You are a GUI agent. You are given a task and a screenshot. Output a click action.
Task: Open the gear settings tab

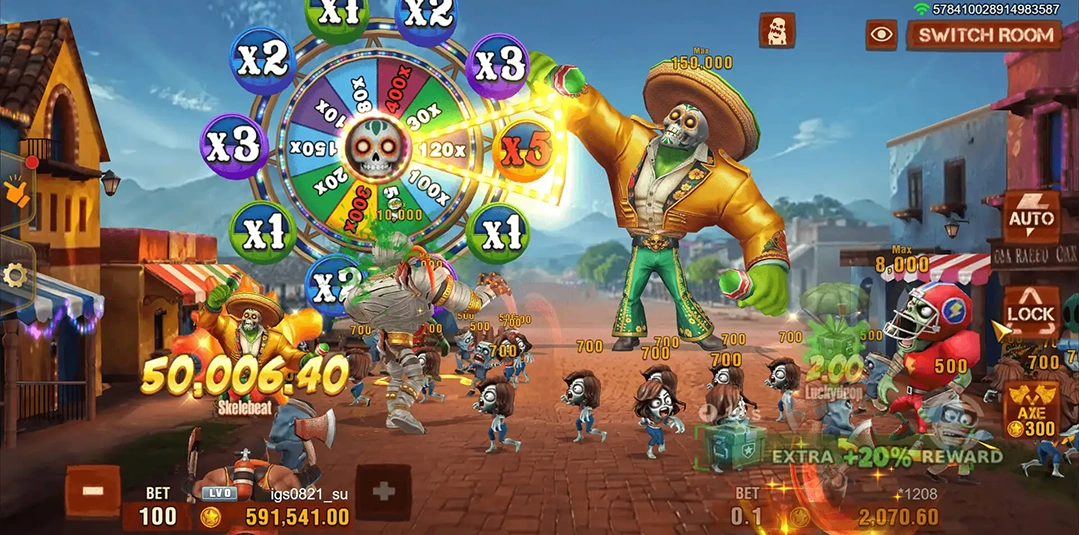point(15,275)
